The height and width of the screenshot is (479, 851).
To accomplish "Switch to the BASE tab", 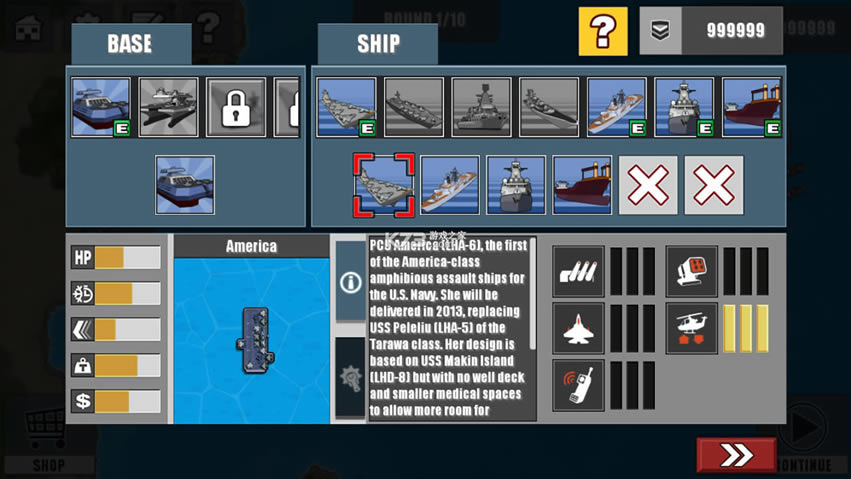I will pyautogui.click(x=130, y=45).
